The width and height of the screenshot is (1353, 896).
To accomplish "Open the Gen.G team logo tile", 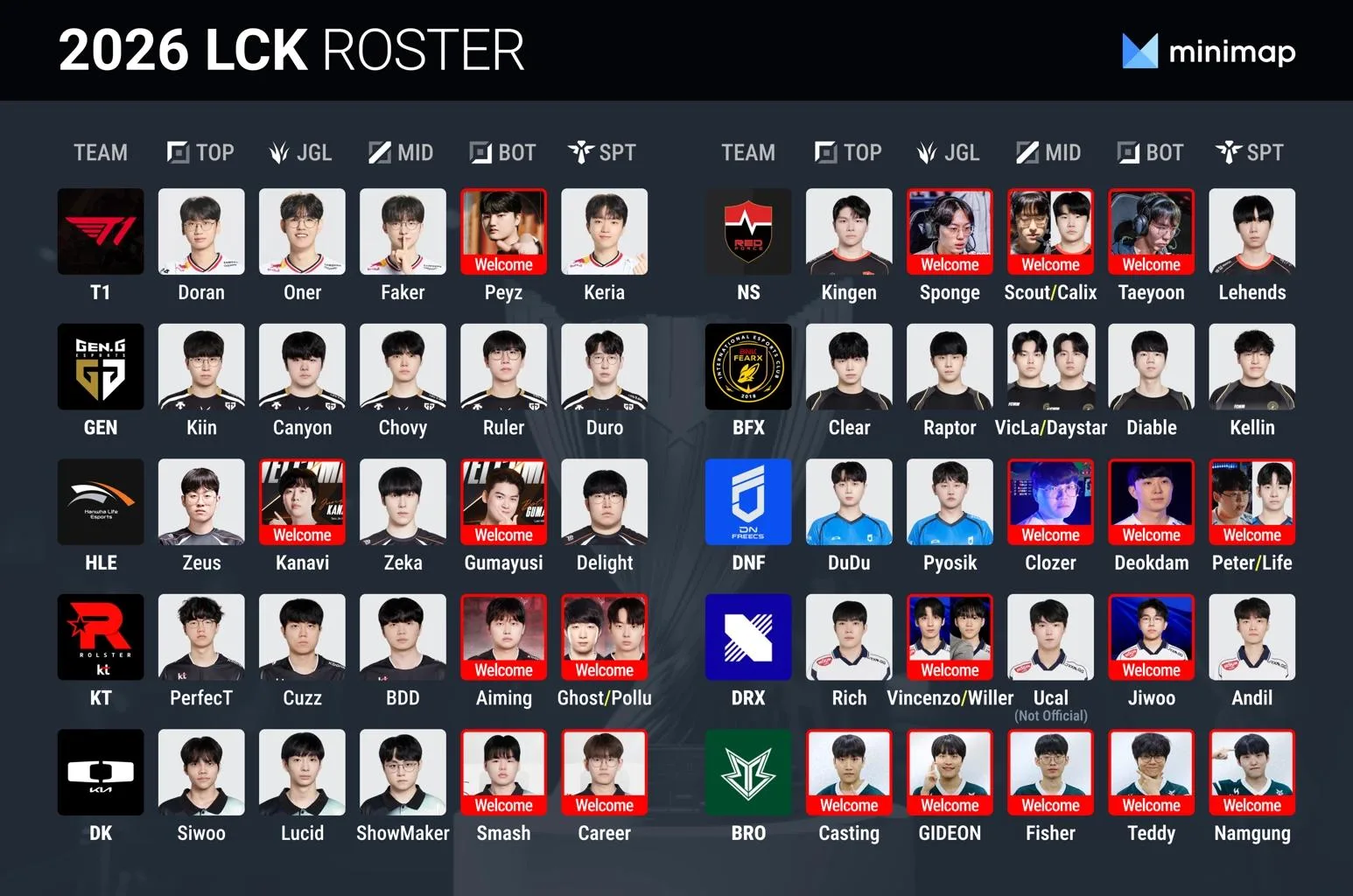I will click(101, 367).
